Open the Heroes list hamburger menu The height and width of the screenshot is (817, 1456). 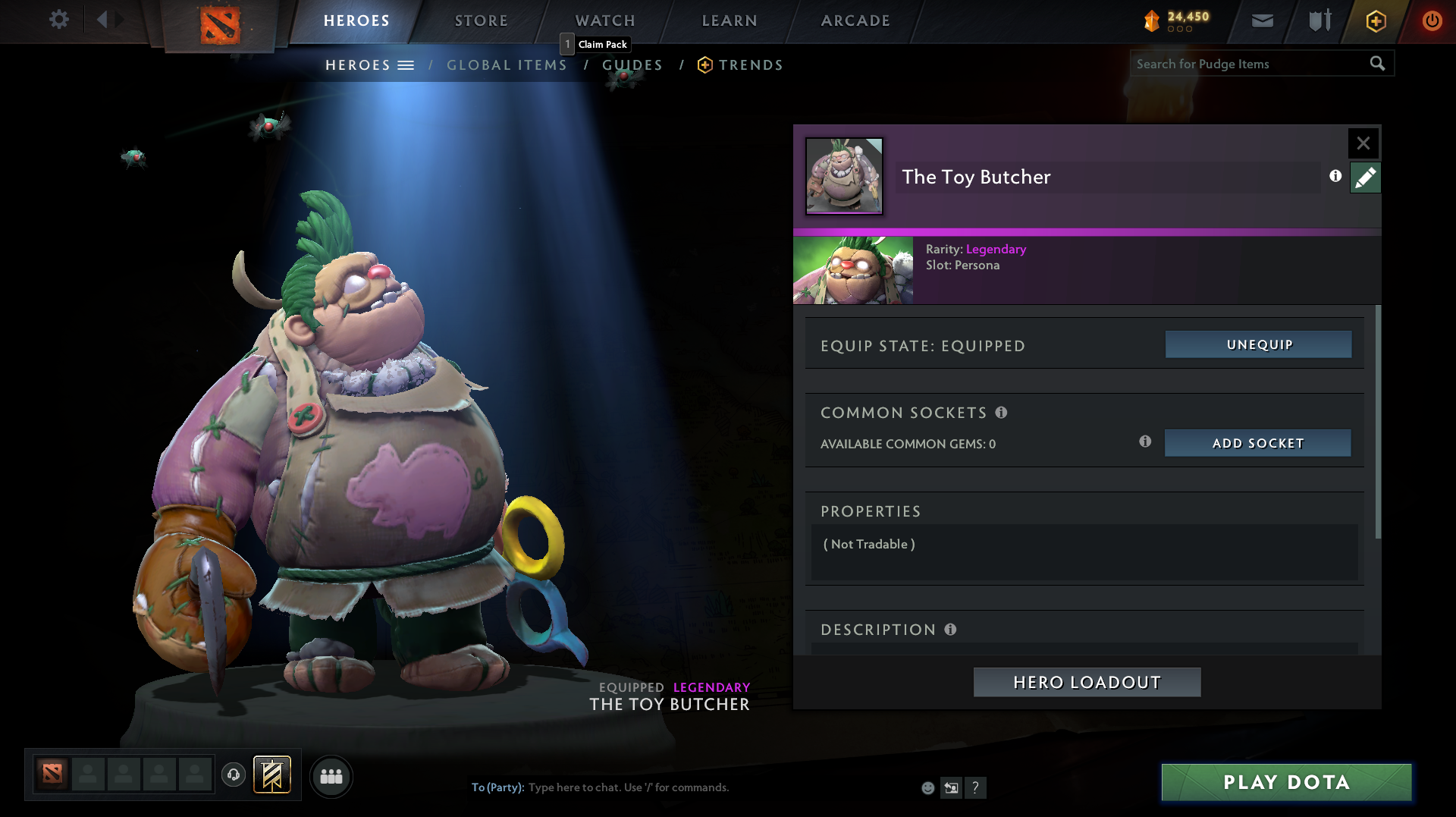[407, 65]
